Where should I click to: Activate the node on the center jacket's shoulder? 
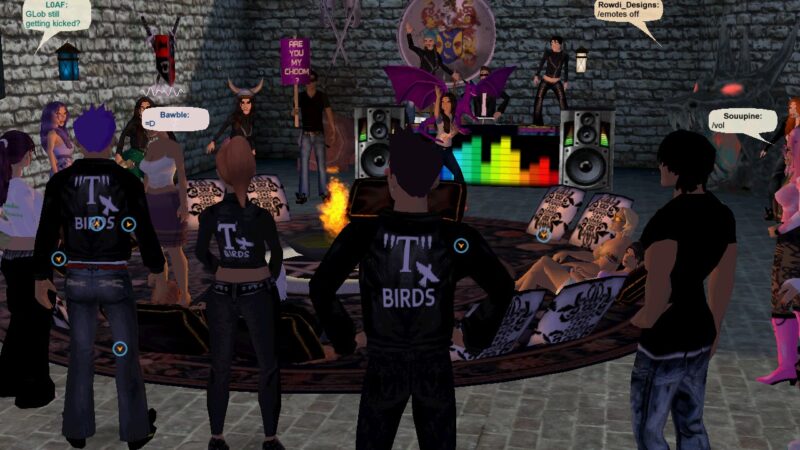click(460, 245)
